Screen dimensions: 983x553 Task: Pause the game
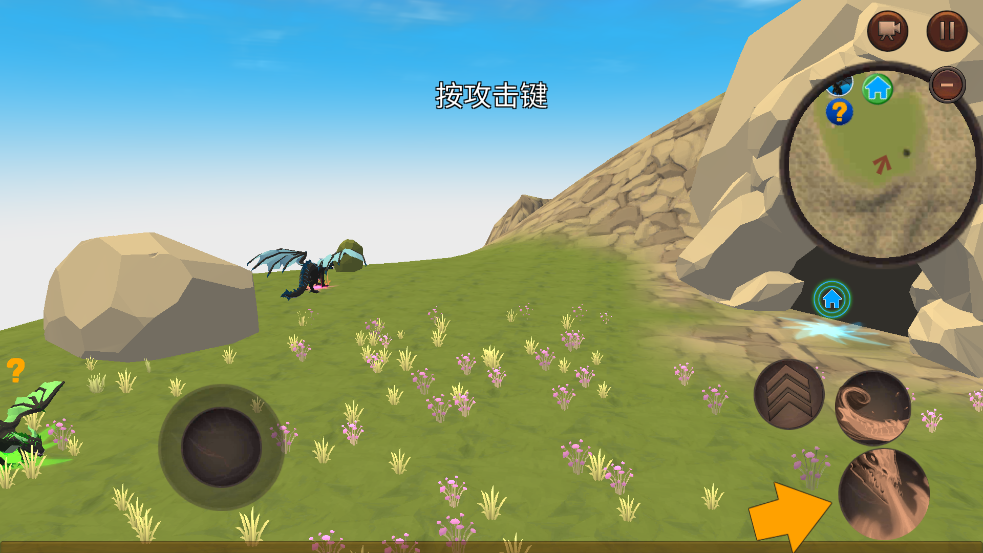click(946, 31)
